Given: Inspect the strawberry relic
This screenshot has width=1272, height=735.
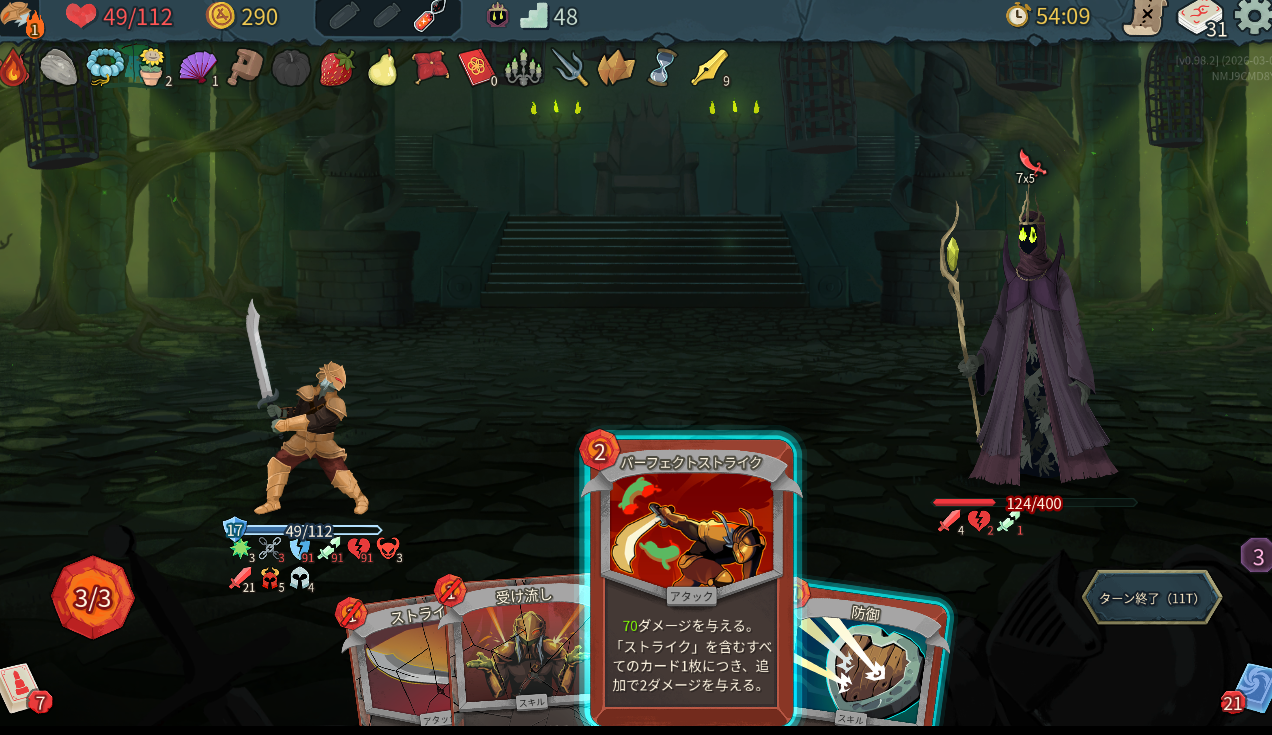Looking at the screenshot, I should [337, 67].
